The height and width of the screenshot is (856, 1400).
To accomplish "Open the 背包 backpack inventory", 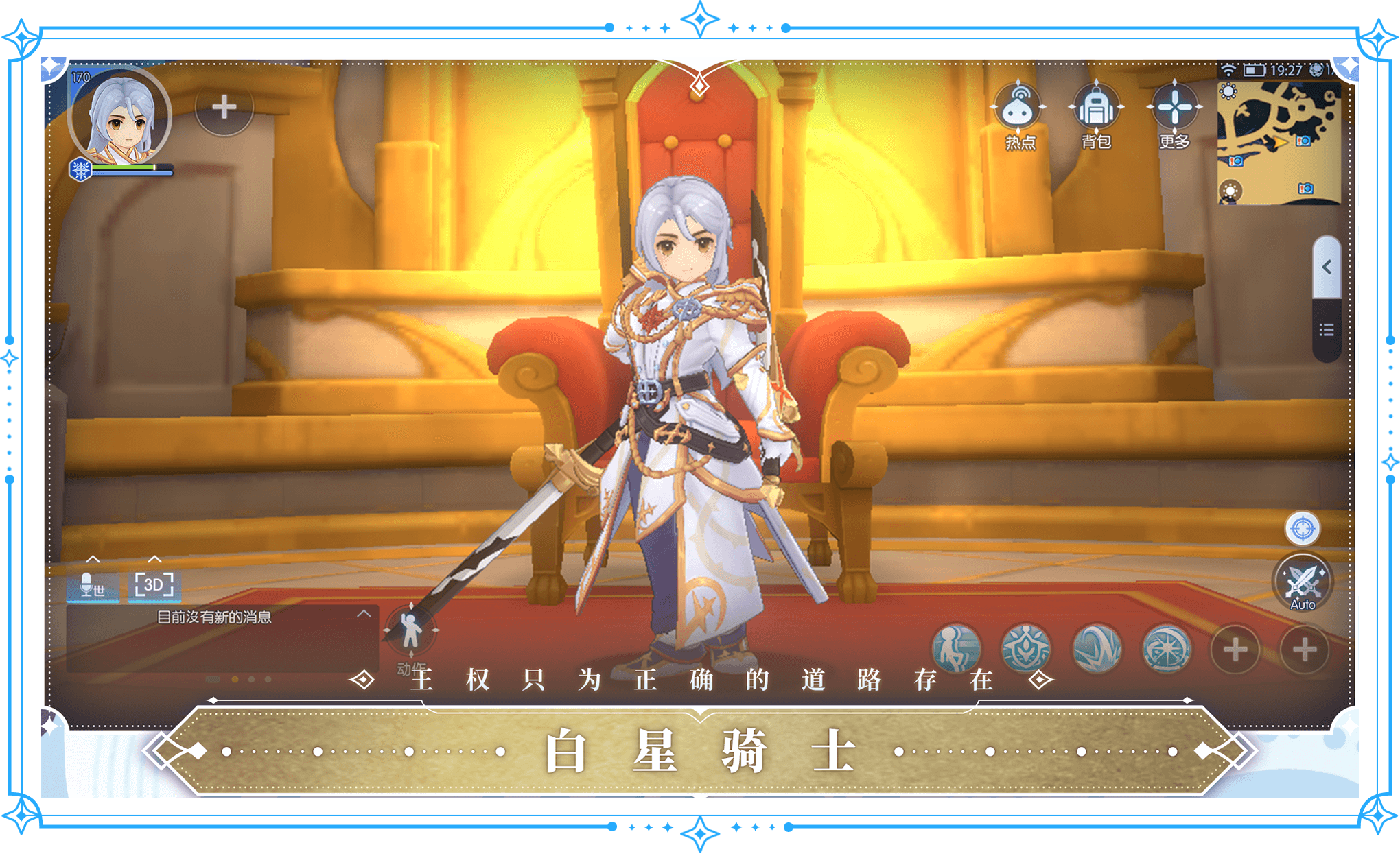I will tap(1096, 110).
